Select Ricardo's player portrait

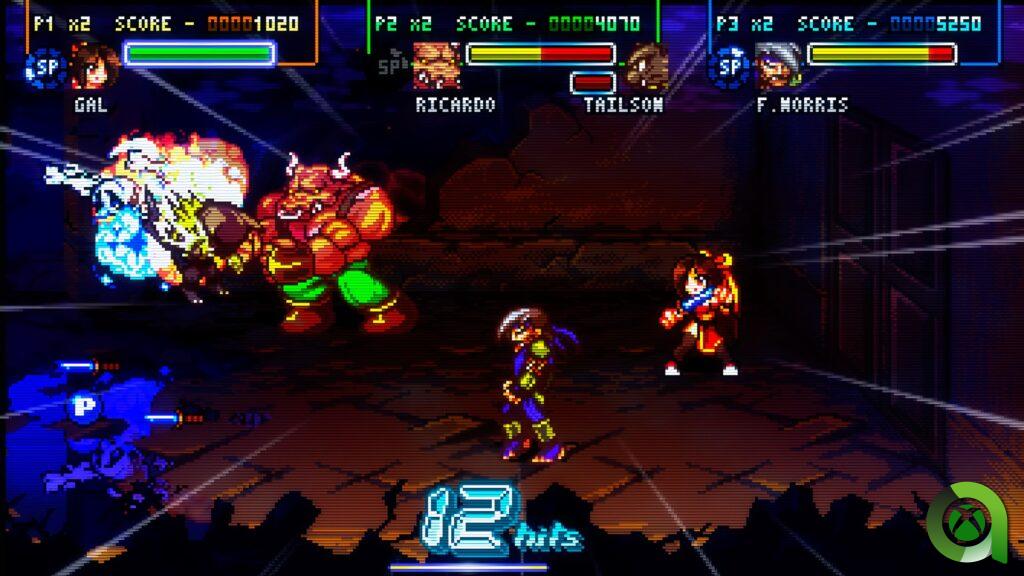coord(437,66)
